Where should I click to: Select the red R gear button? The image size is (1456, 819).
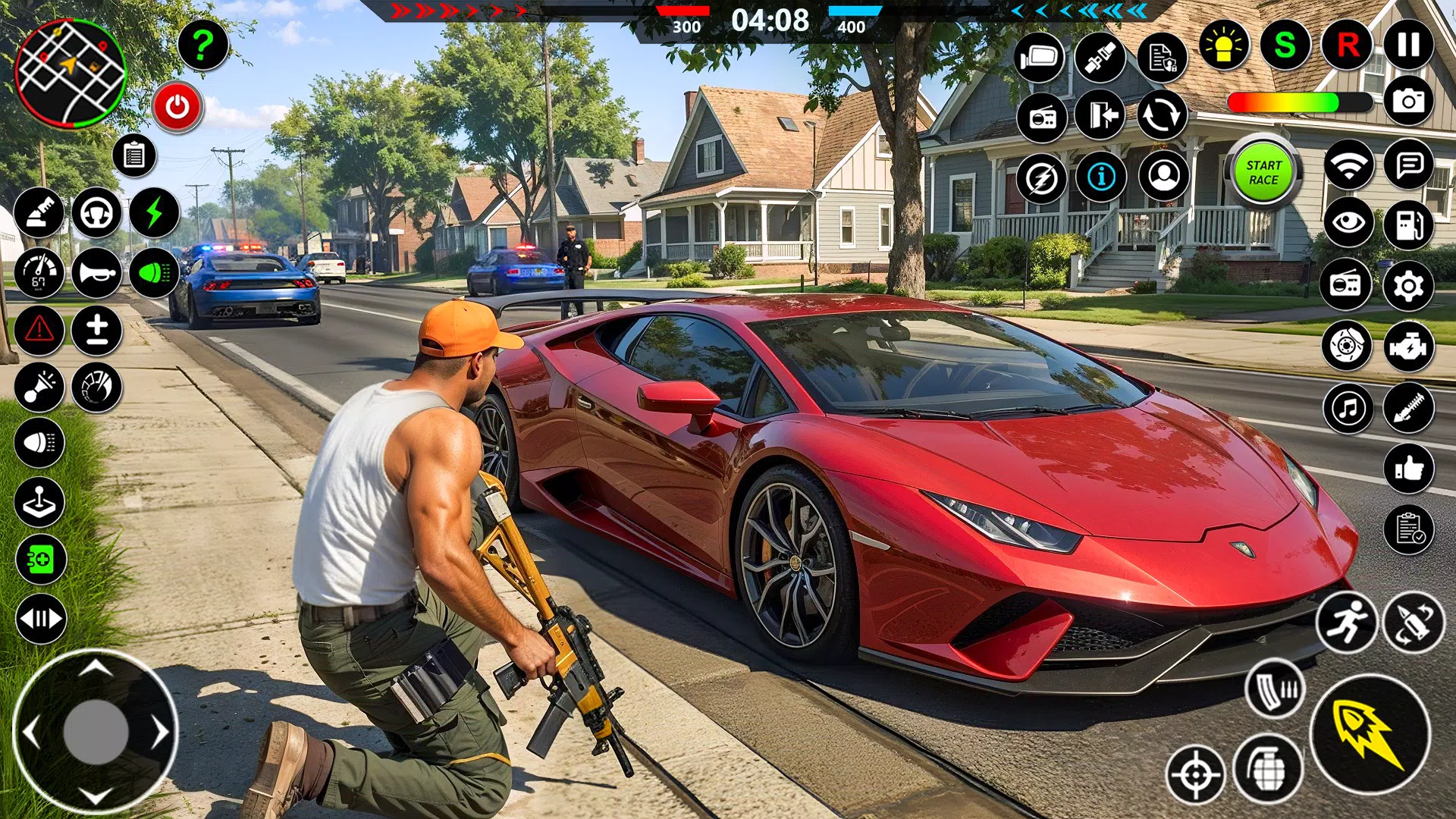1348,45
